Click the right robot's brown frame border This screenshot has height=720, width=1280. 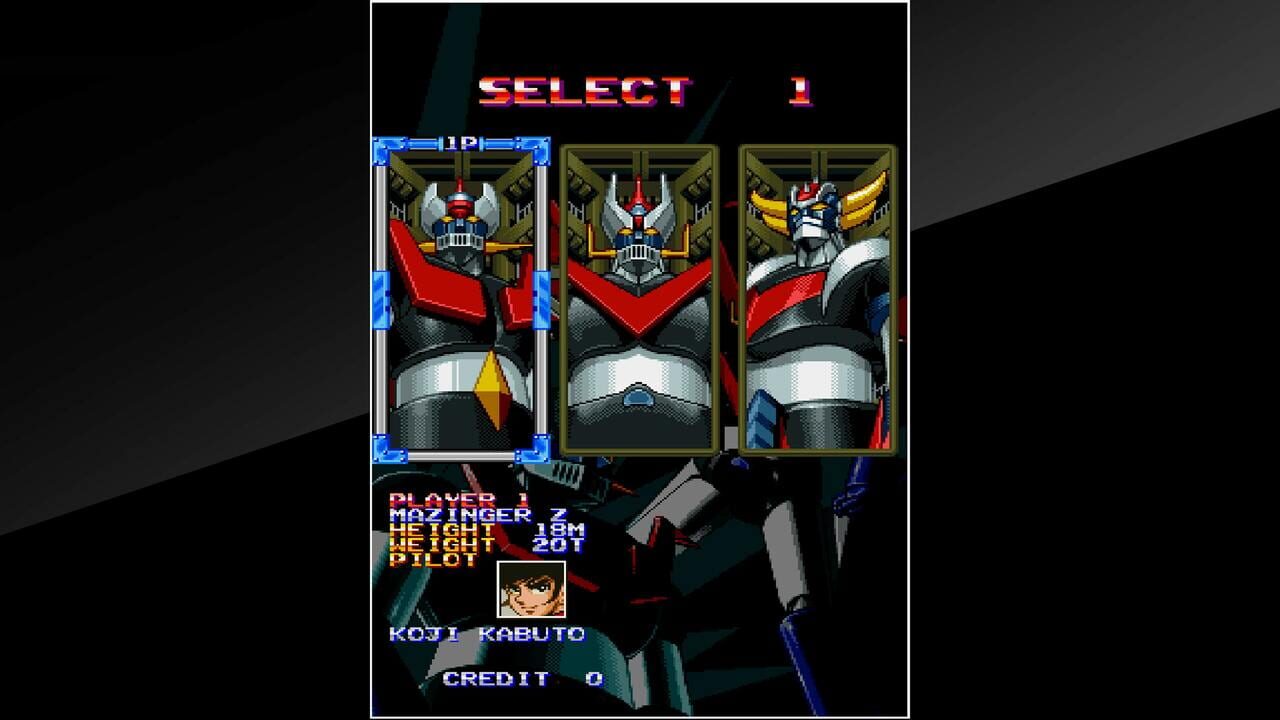tap(742, 300)
